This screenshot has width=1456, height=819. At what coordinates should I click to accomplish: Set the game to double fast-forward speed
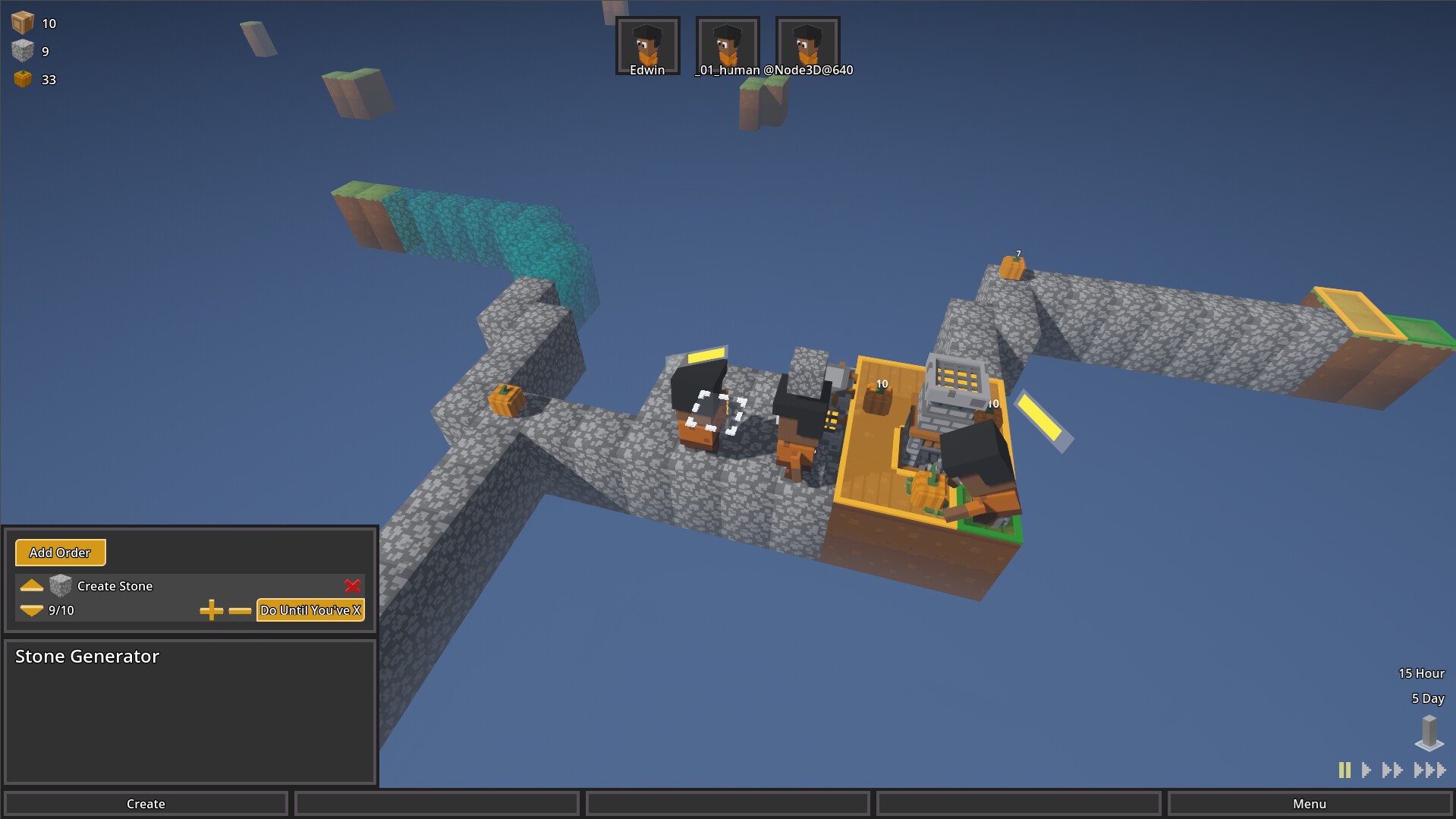1392,770
